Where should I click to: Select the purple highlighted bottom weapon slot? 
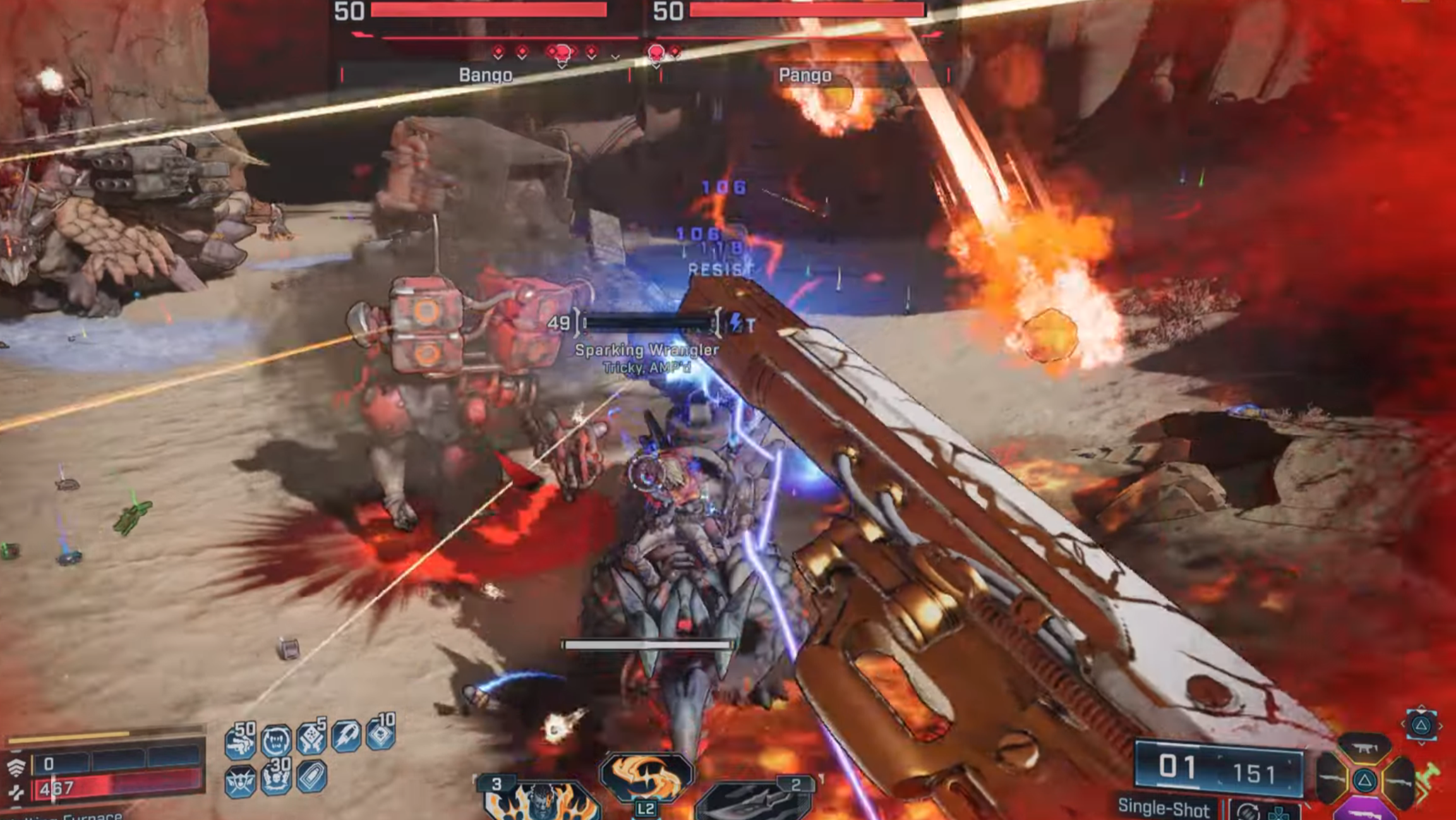(1364, 809)
